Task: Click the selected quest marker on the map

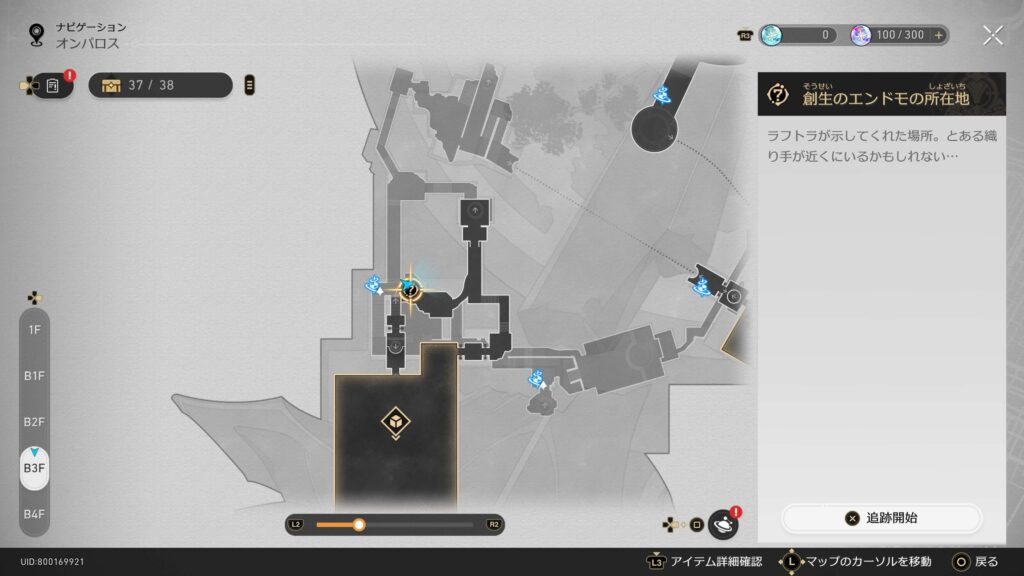Action: click(x=410, y=290)
